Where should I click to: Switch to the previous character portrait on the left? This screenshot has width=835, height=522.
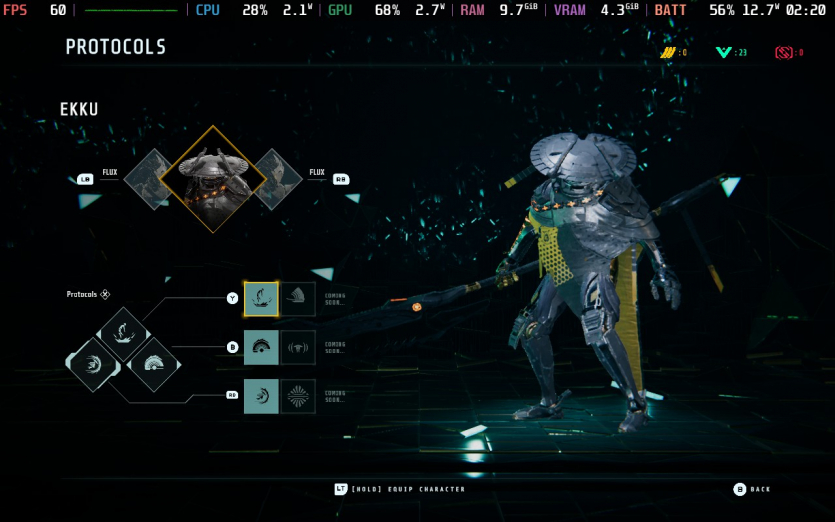tap(150, 179)
